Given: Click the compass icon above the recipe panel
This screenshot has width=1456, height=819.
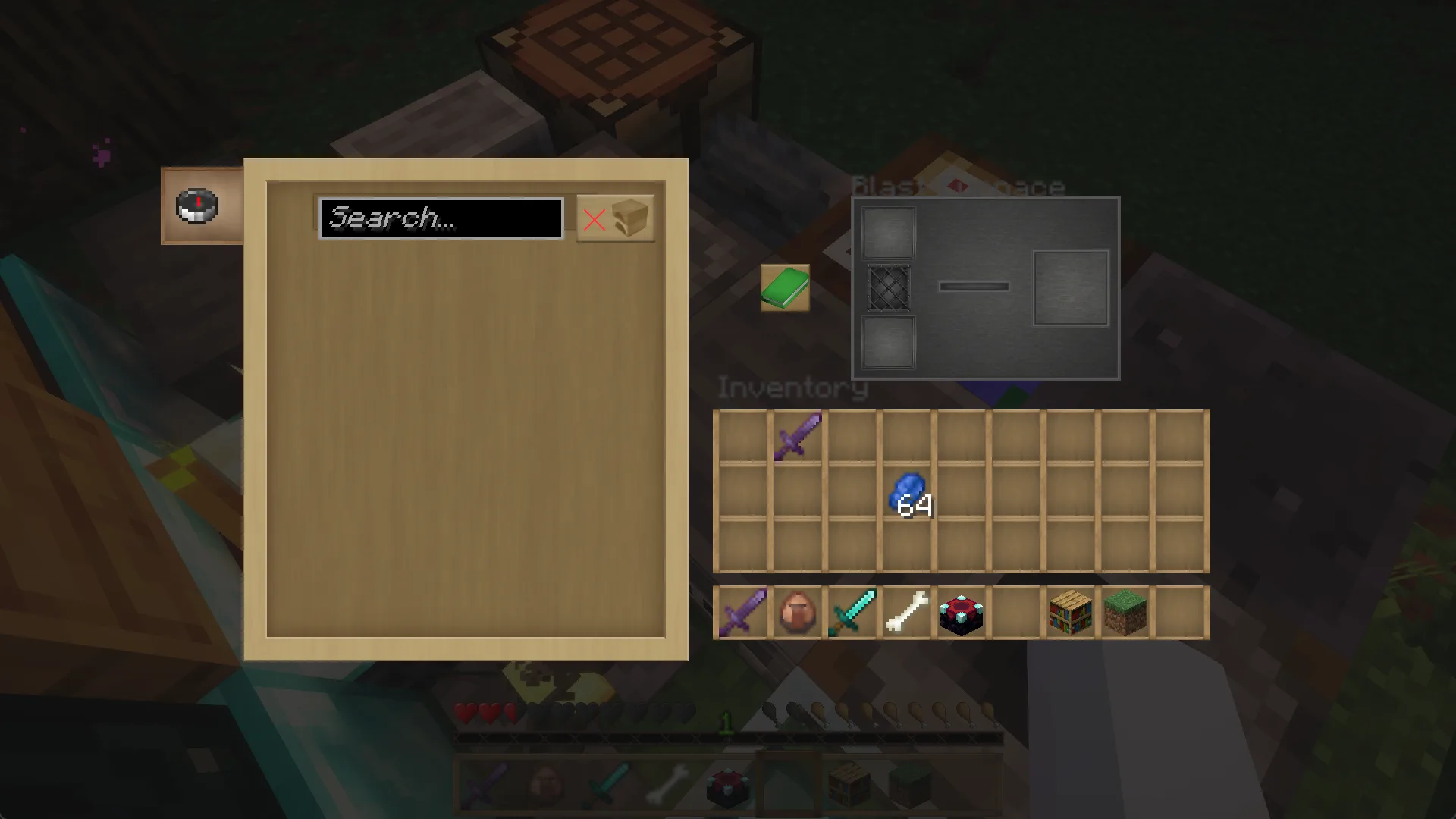Looking at the screenshot, I should [x=196, y=206].
